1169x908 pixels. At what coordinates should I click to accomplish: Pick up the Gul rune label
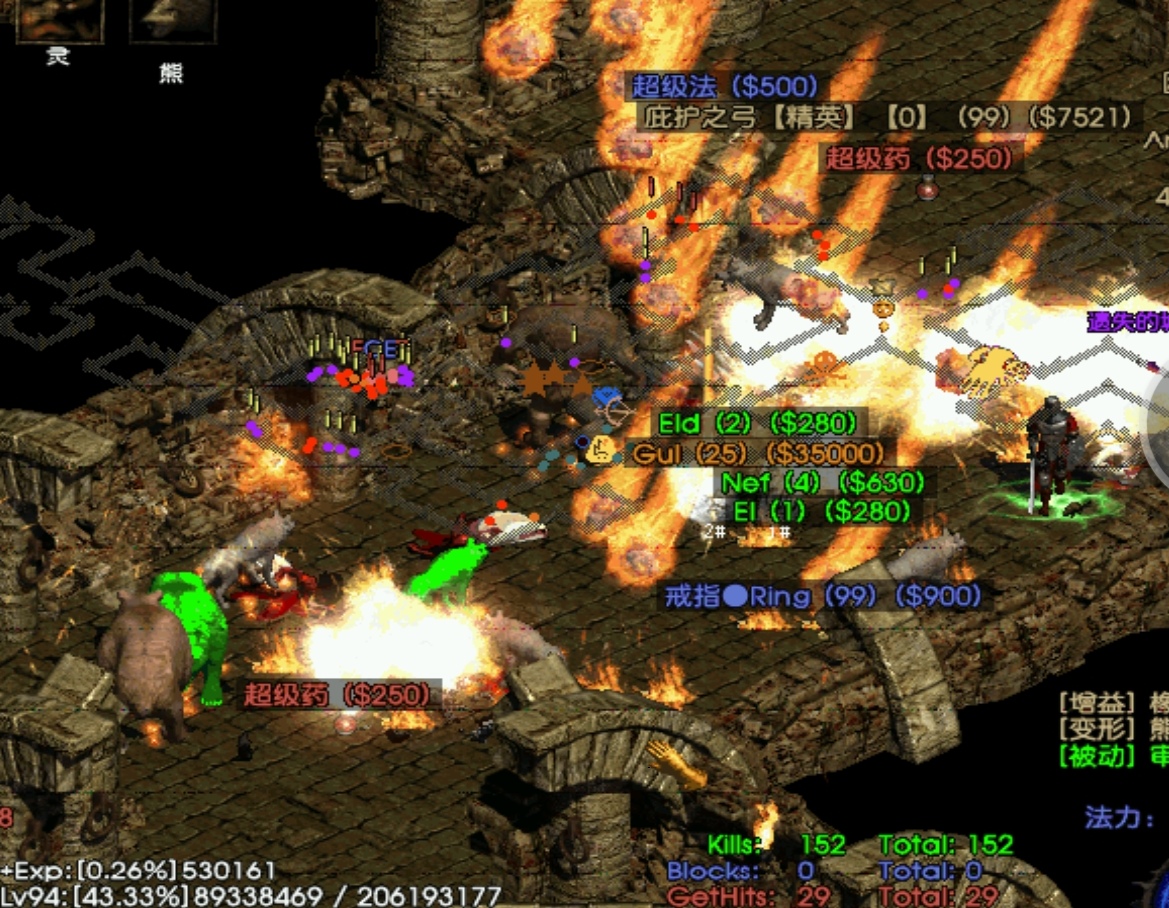(x=758, y=453)
